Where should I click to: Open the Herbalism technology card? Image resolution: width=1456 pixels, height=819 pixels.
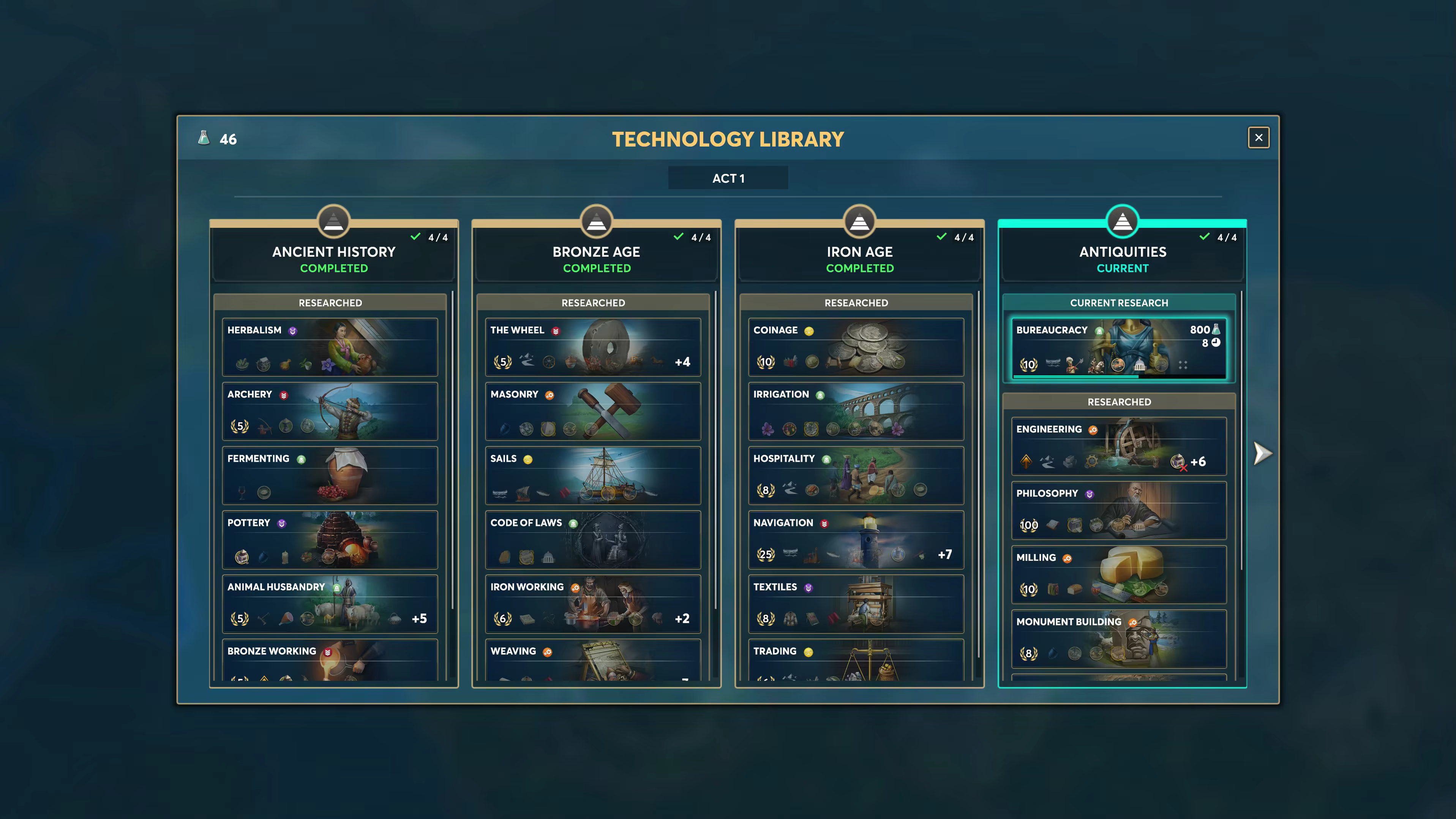tap(330, 347)
